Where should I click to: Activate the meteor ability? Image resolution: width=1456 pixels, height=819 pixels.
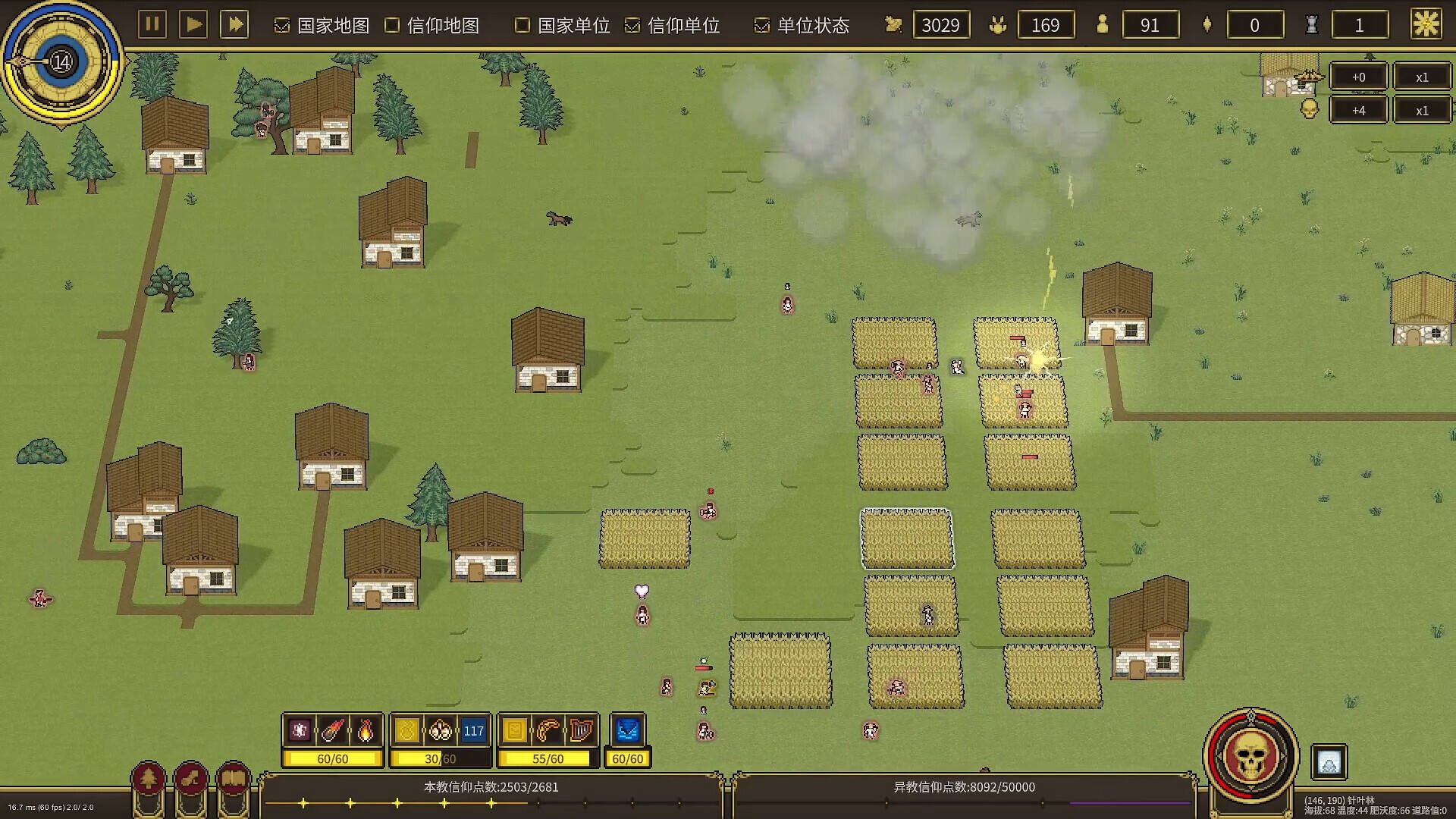point(332,730)
